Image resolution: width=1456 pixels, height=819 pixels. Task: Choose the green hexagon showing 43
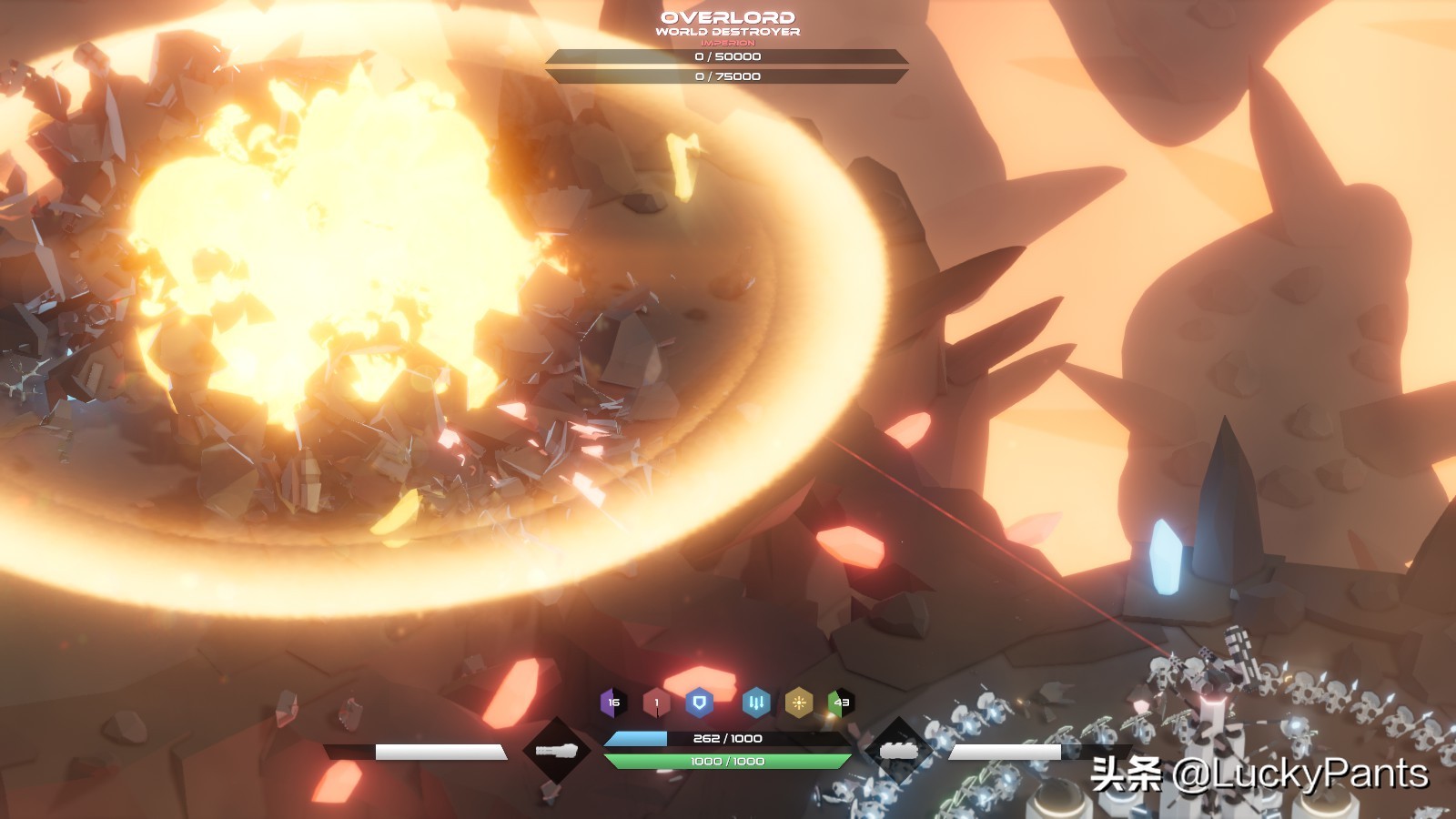[841, 703]
